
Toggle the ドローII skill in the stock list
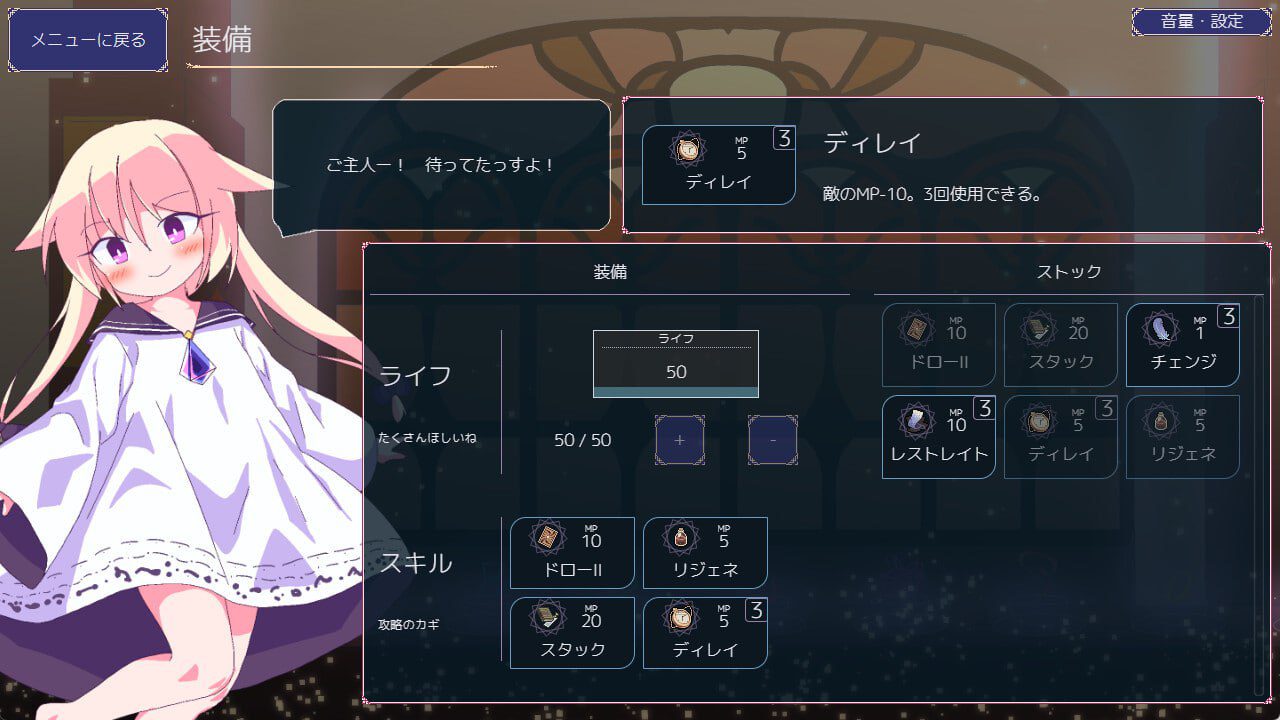(x=938, y=345)
